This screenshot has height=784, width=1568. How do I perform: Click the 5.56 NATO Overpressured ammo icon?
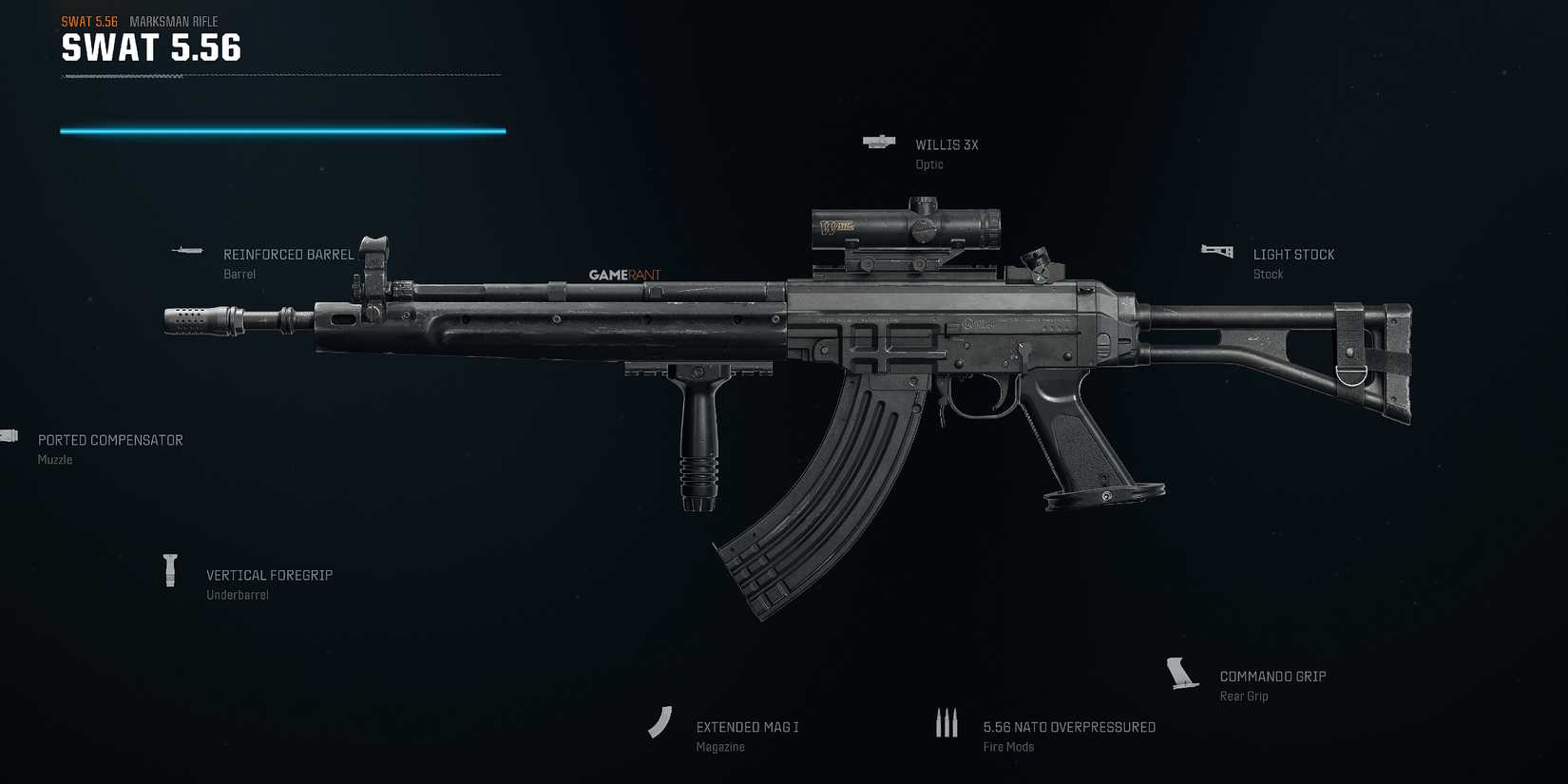[x=947, y=722]
